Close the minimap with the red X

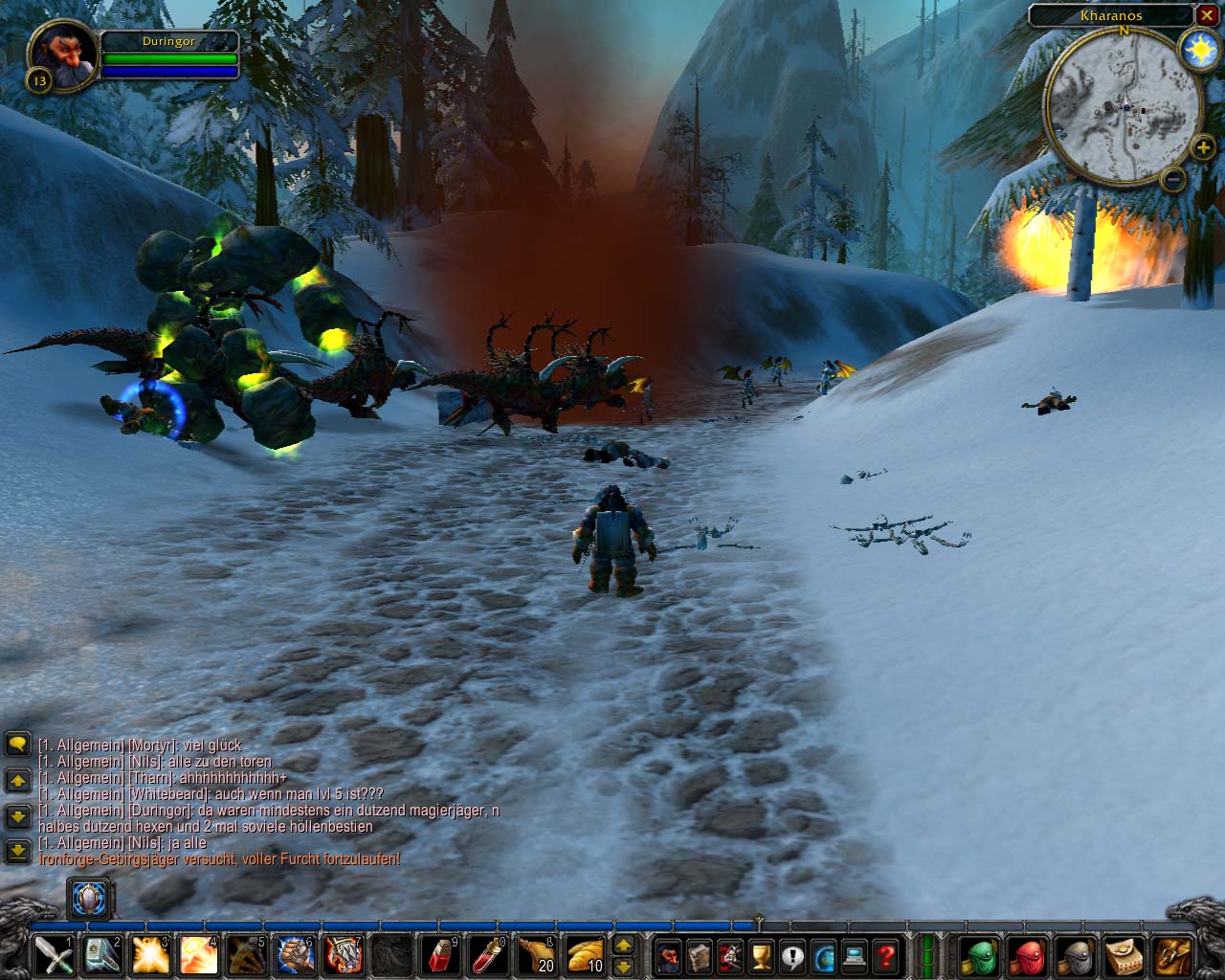point(1207,15)
